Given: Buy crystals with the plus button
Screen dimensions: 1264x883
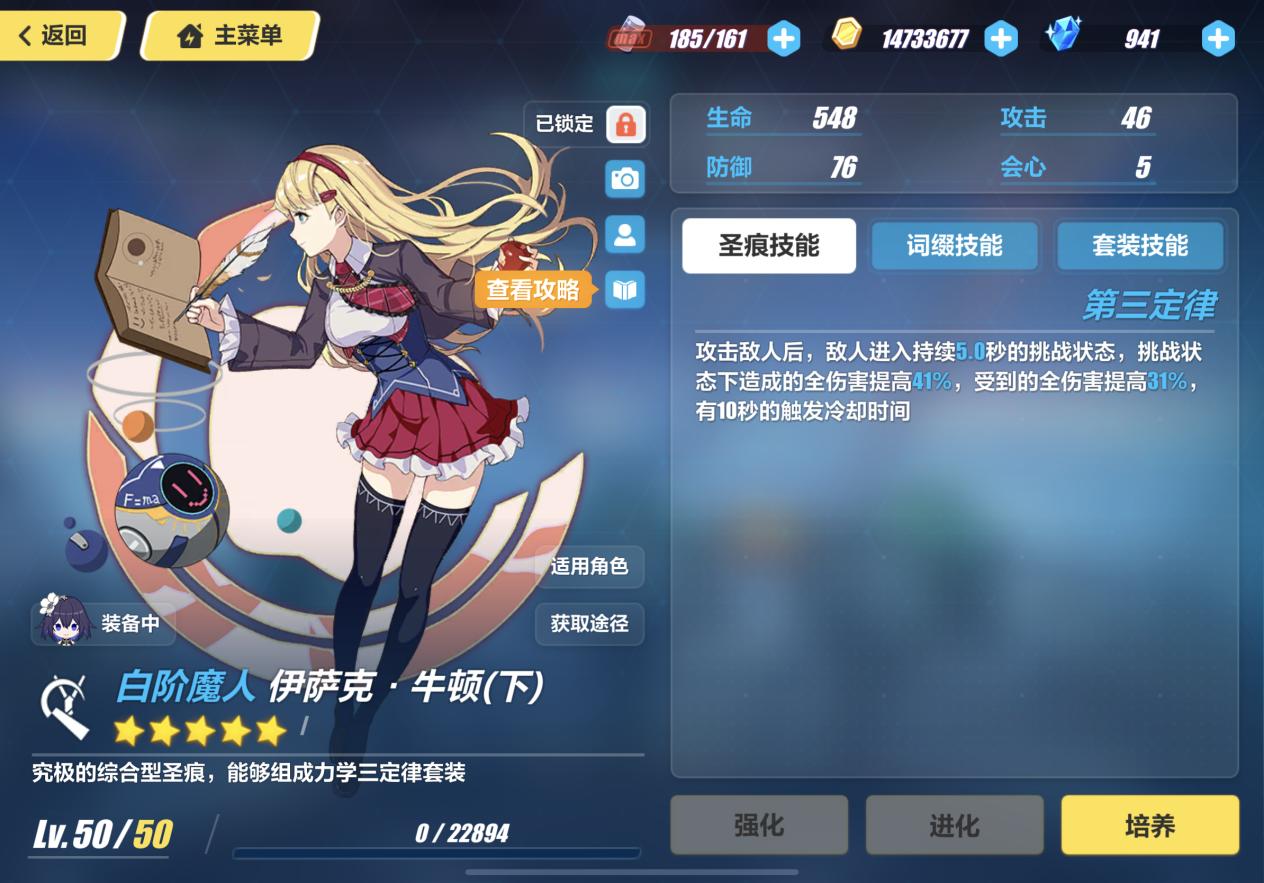Looking at the screenshot, I should [x=1217, y=39].
